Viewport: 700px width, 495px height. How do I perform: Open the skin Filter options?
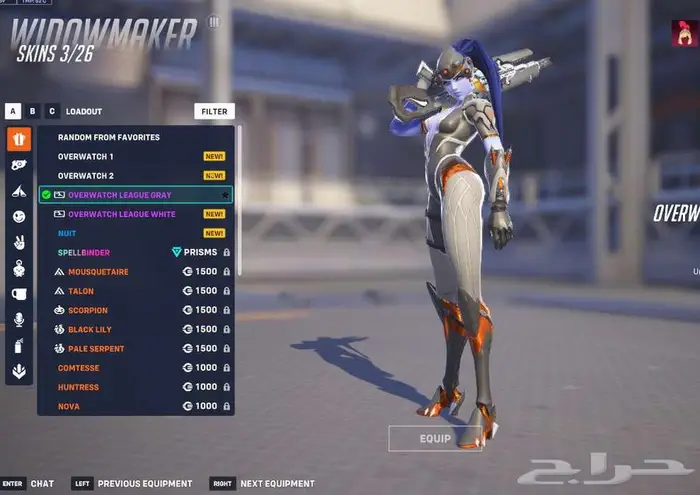point(214,112)
